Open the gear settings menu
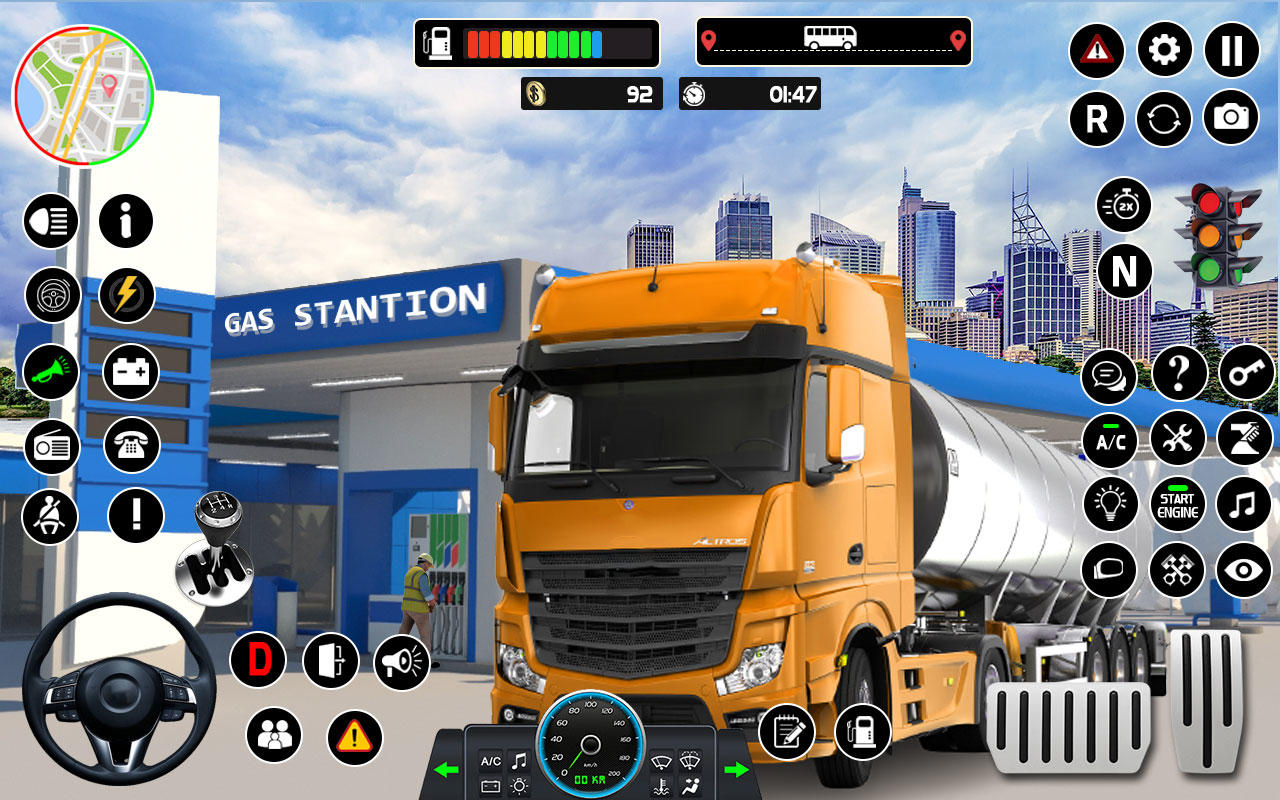Screen dimensions: 1280x800 [1164, 49]
